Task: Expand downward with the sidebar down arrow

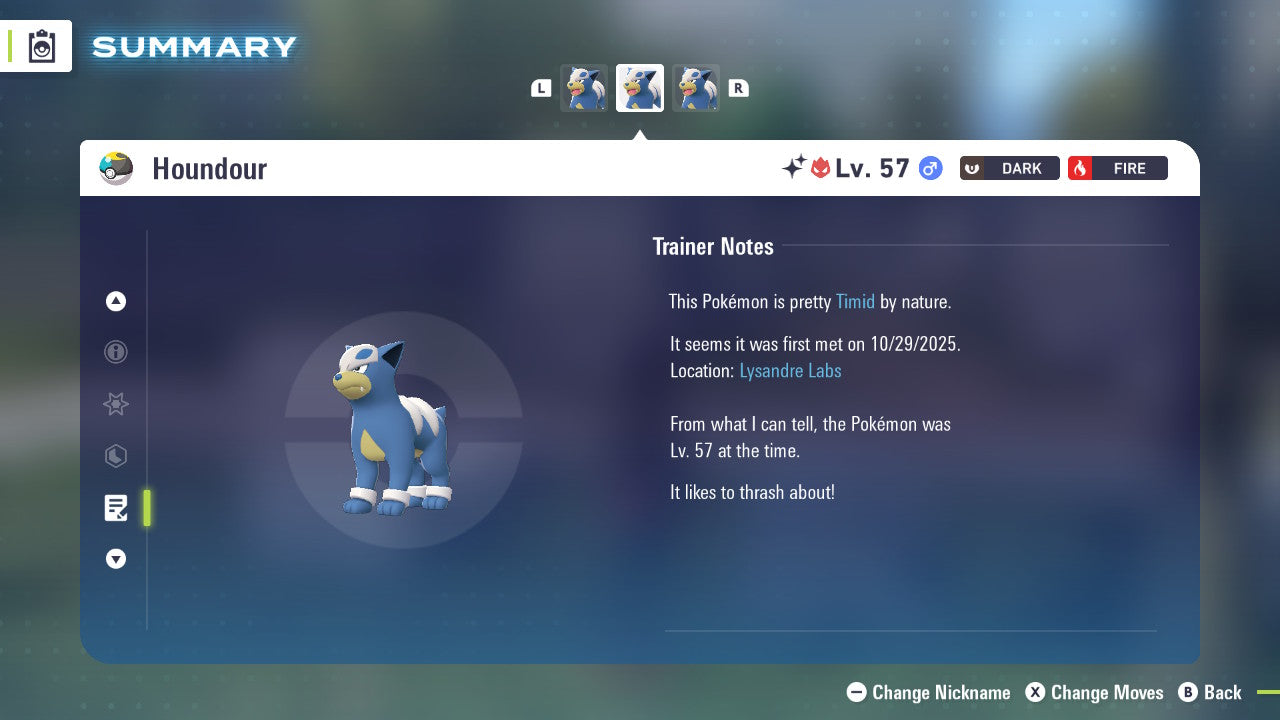Action: pyautogui.click(x=115, y=559)
